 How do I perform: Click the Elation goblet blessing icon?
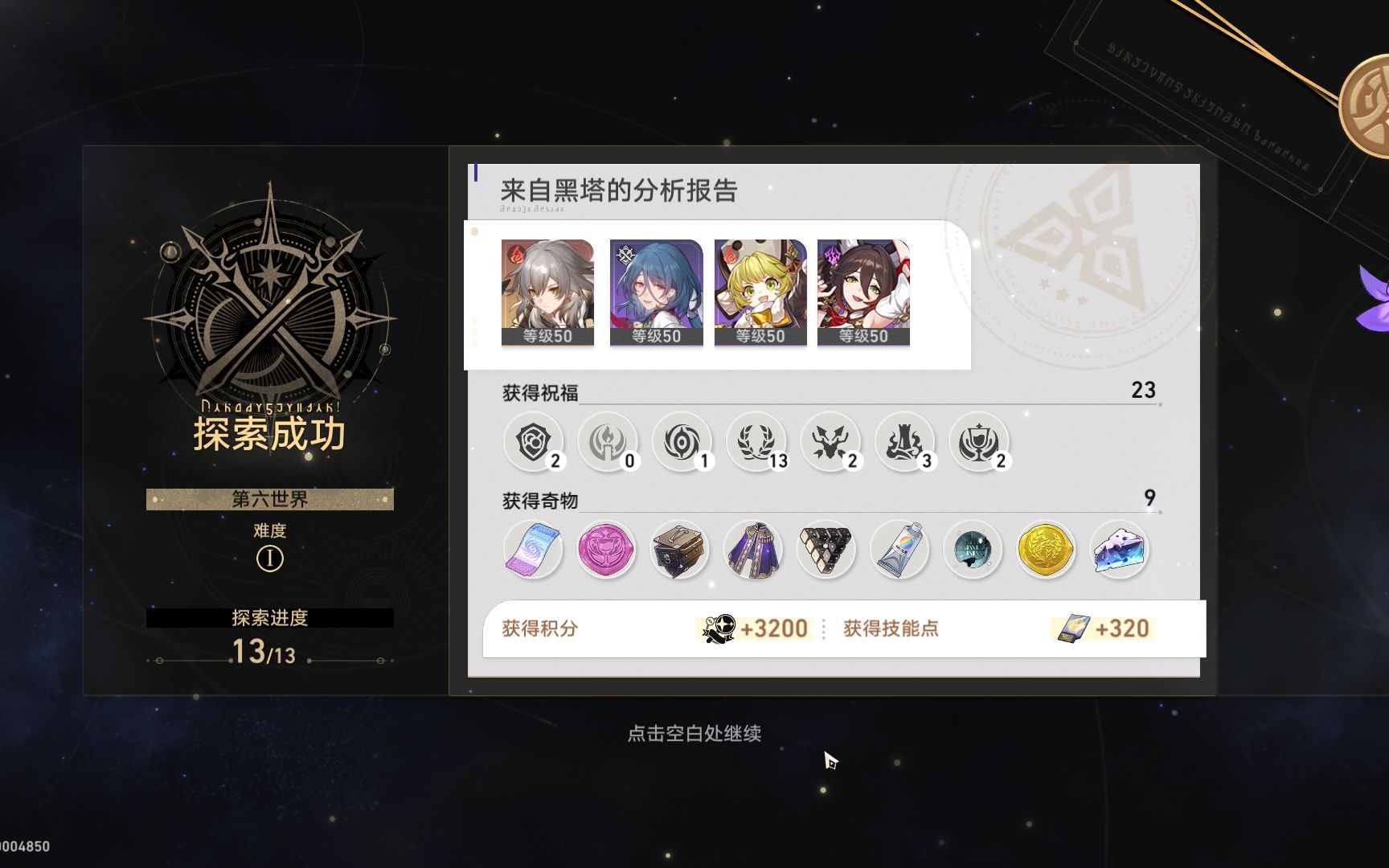(981, 442)
